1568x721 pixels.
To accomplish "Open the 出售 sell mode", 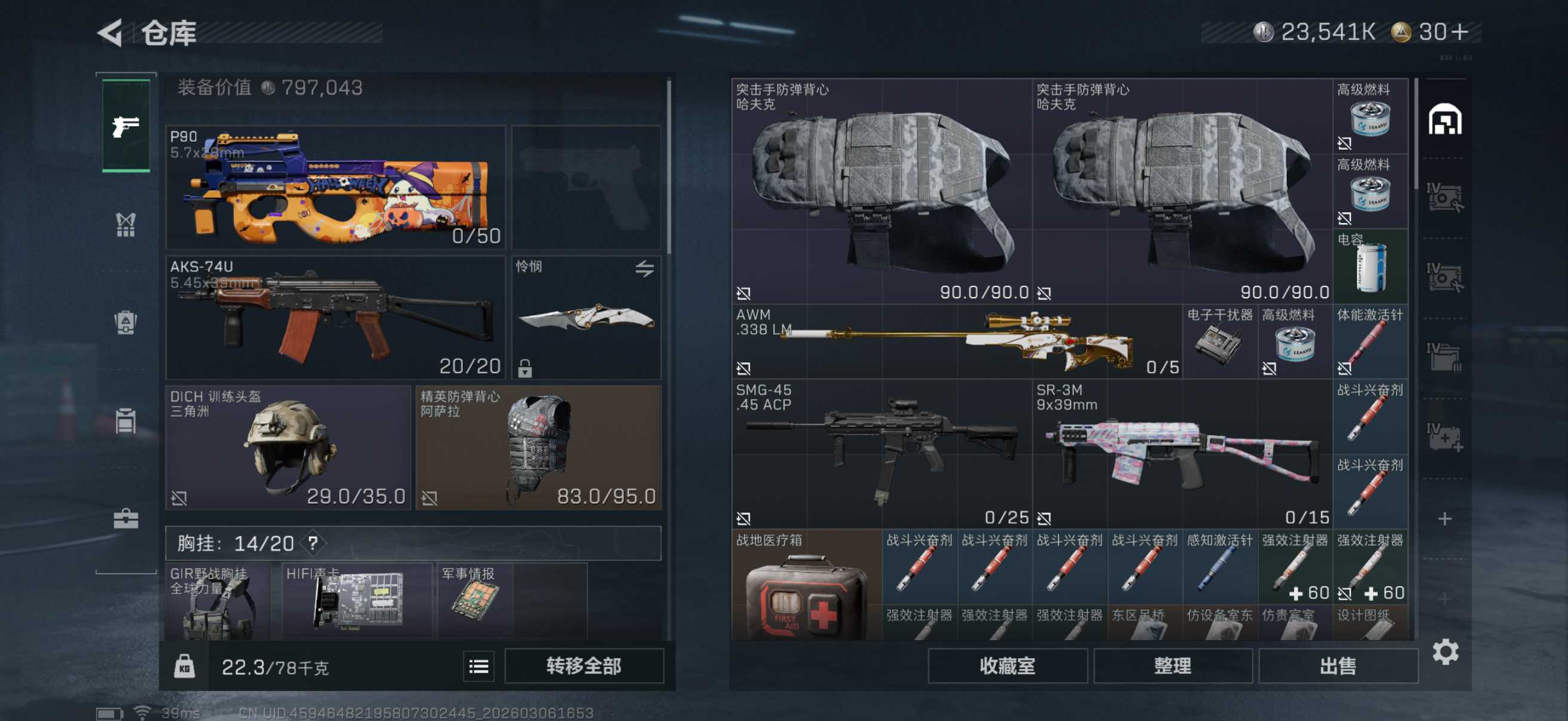I will pyautogui.click(x=1337, y=666).
